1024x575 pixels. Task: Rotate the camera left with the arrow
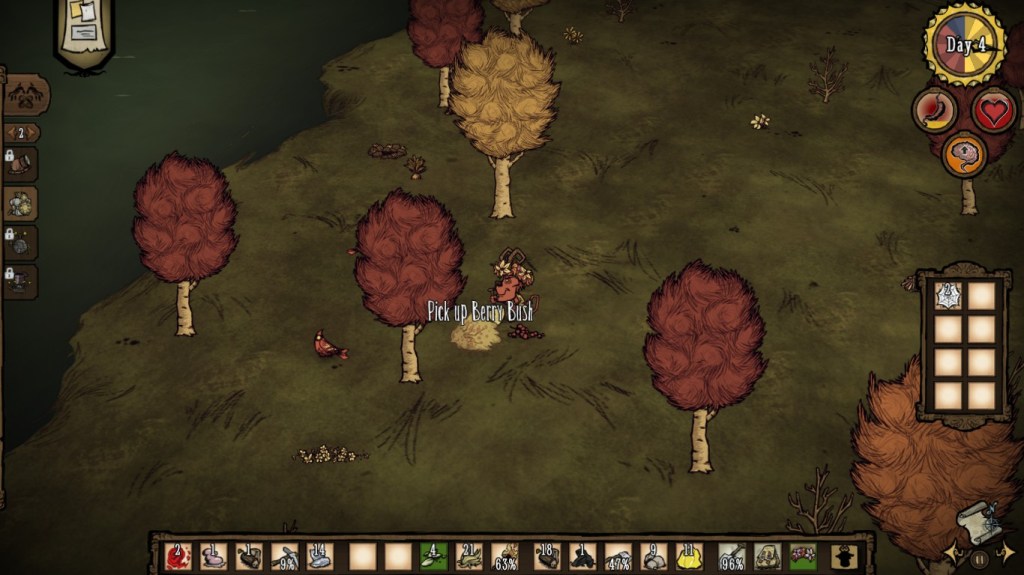(951, 551)
